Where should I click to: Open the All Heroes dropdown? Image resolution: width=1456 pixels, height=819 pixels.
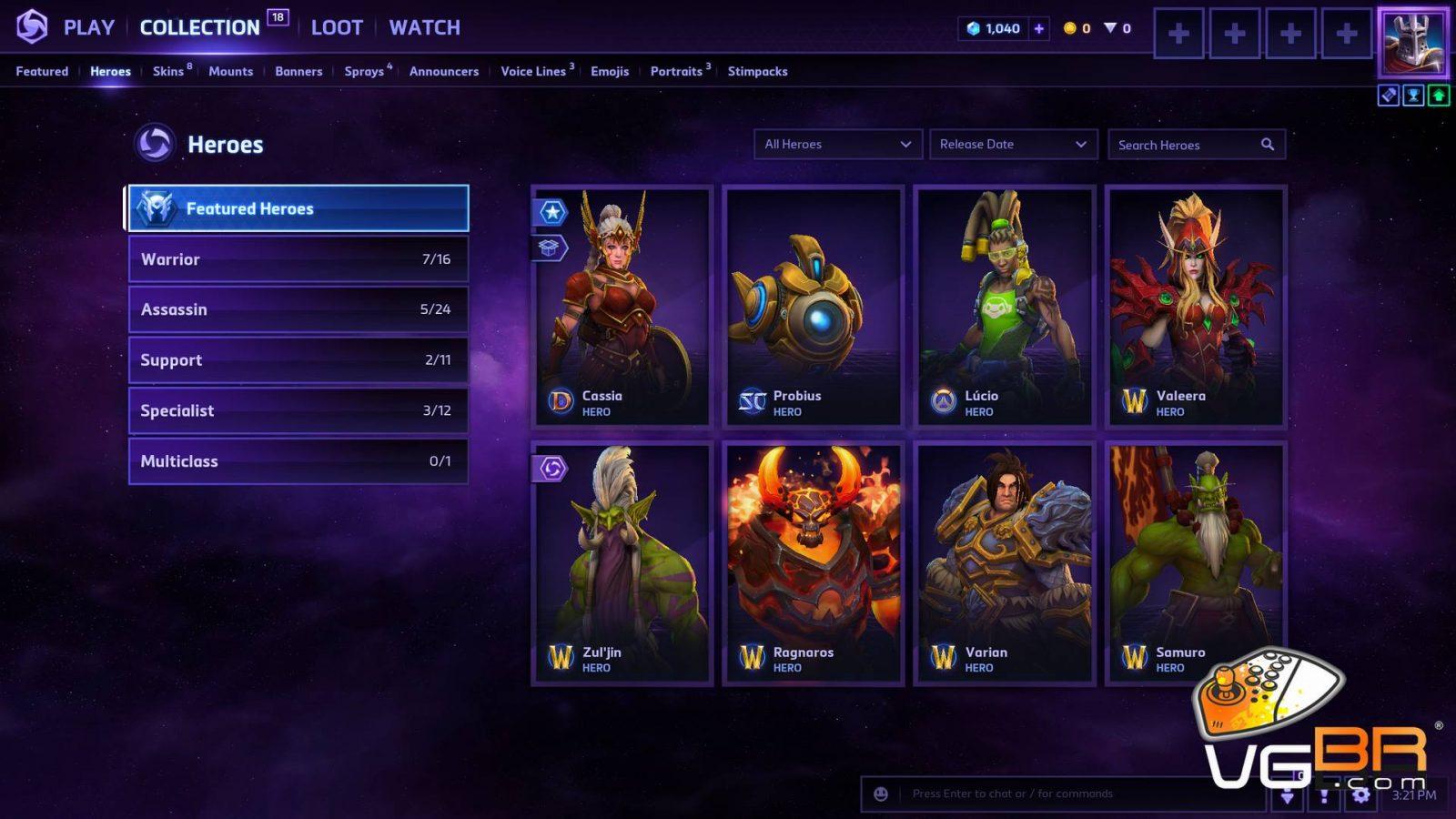point(837,144)
